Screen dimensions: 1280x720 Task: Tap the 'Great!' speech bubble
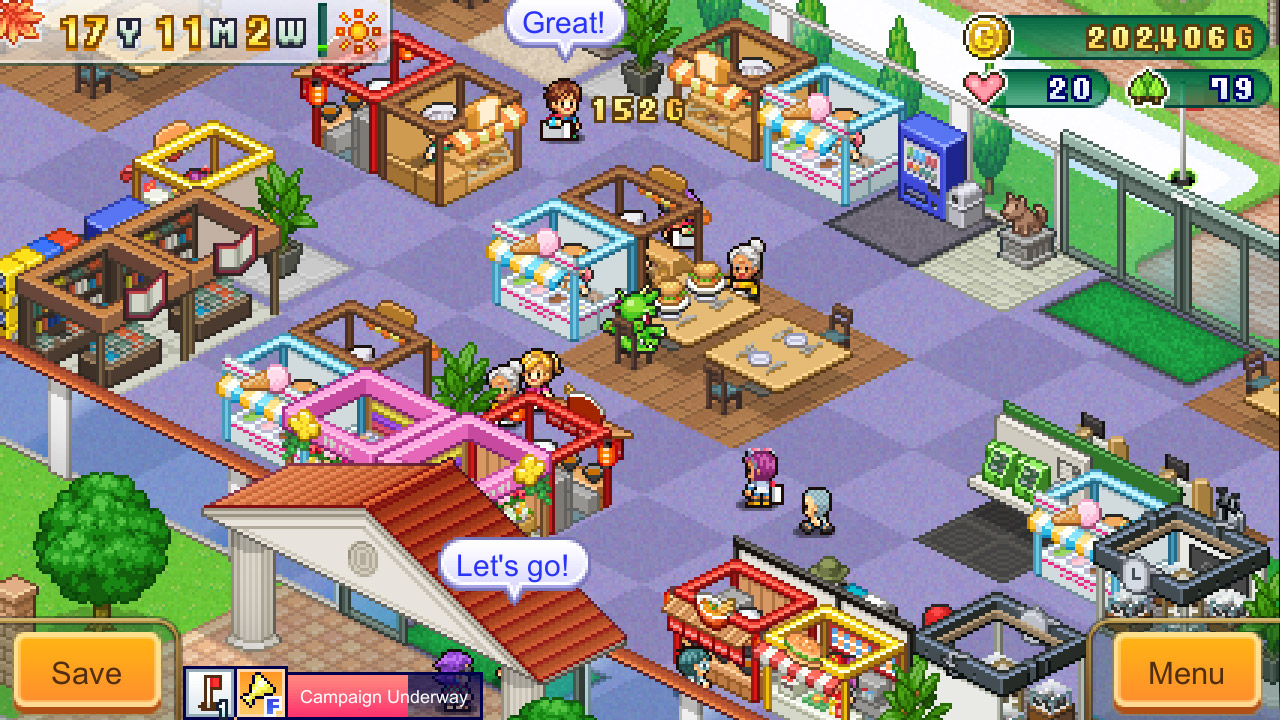point(565,24)
